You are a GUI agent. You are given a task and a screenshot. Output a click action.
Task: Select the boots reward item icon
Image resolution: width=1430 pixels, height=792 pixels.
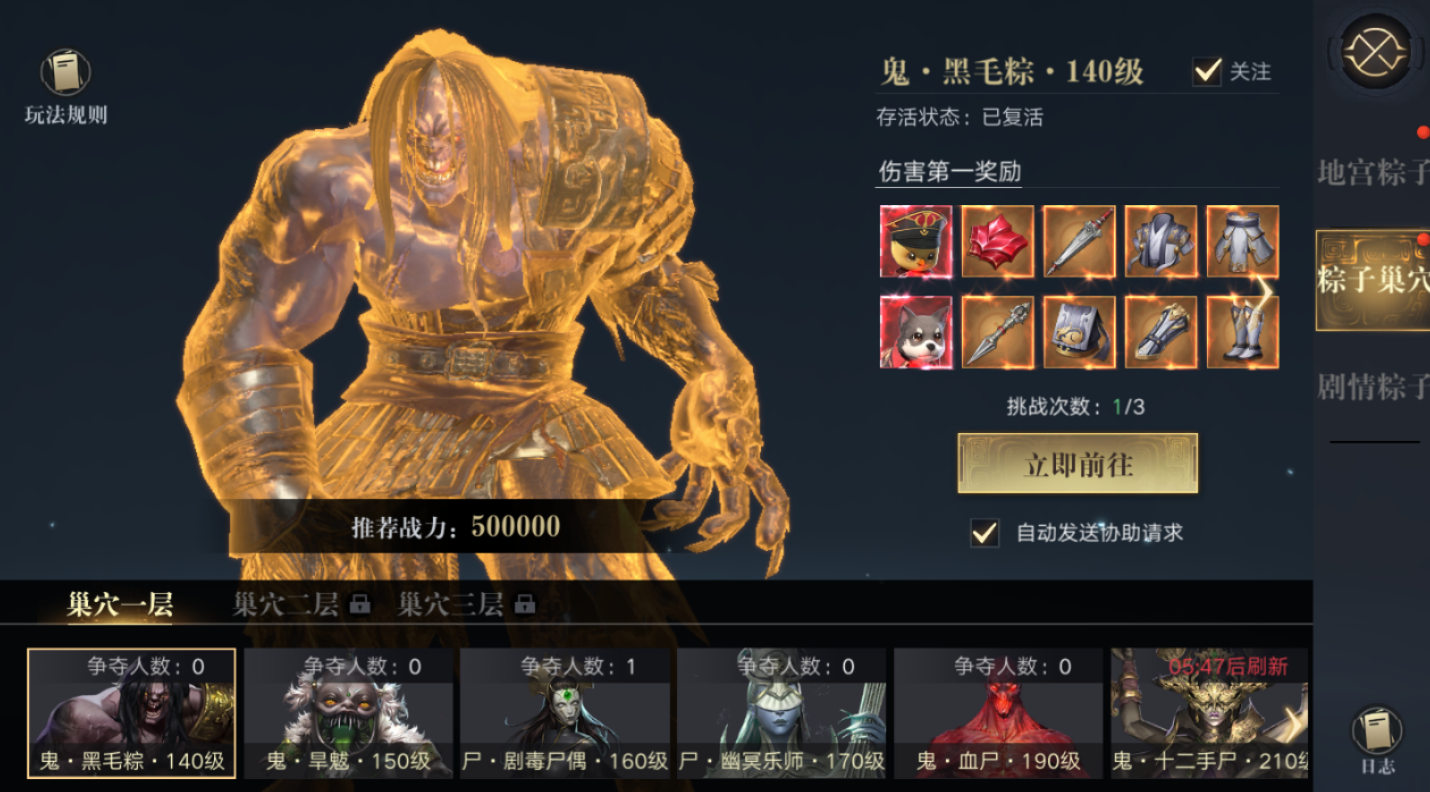click(1243, 330)
